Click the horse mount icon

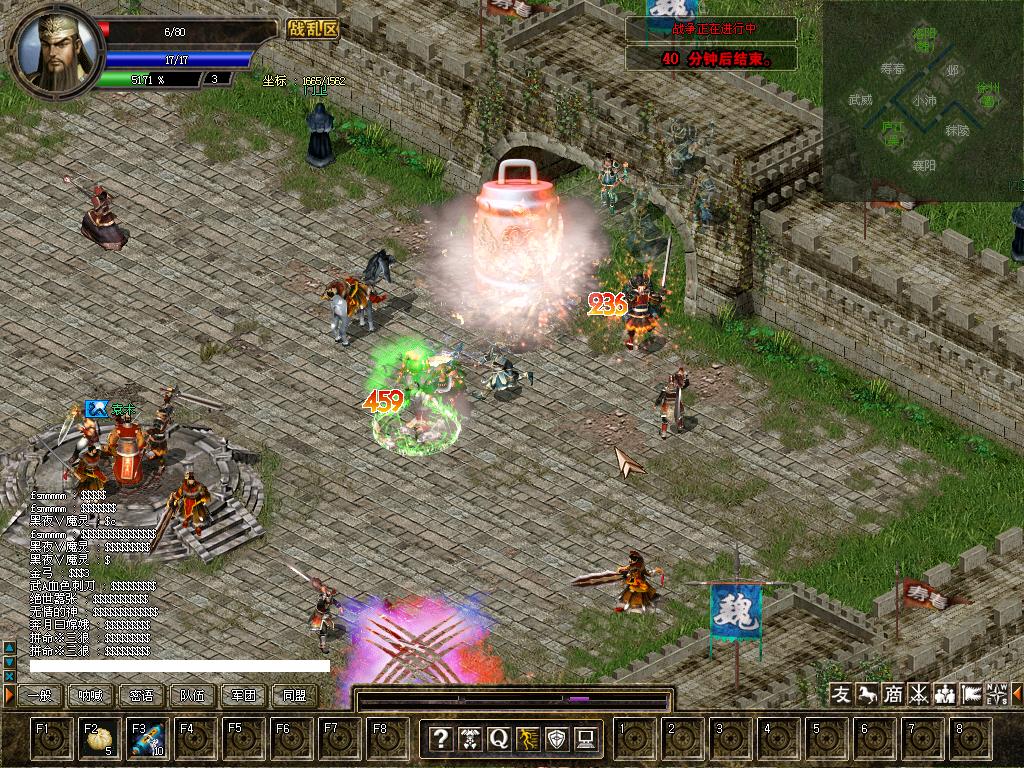tap(868, 694)
